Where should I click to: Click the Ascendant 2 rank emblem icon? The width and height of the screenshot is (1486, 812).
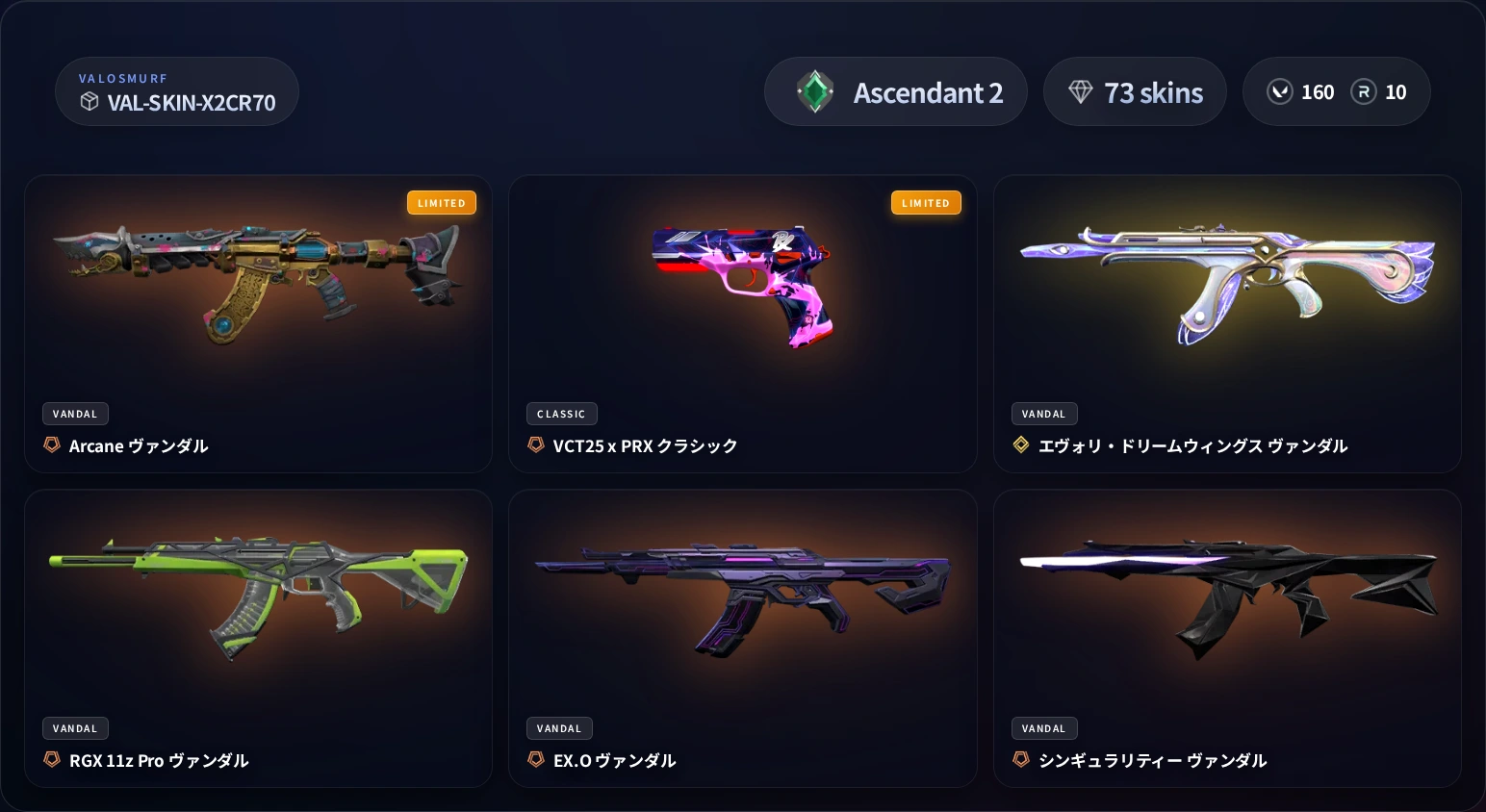[815, 91]
